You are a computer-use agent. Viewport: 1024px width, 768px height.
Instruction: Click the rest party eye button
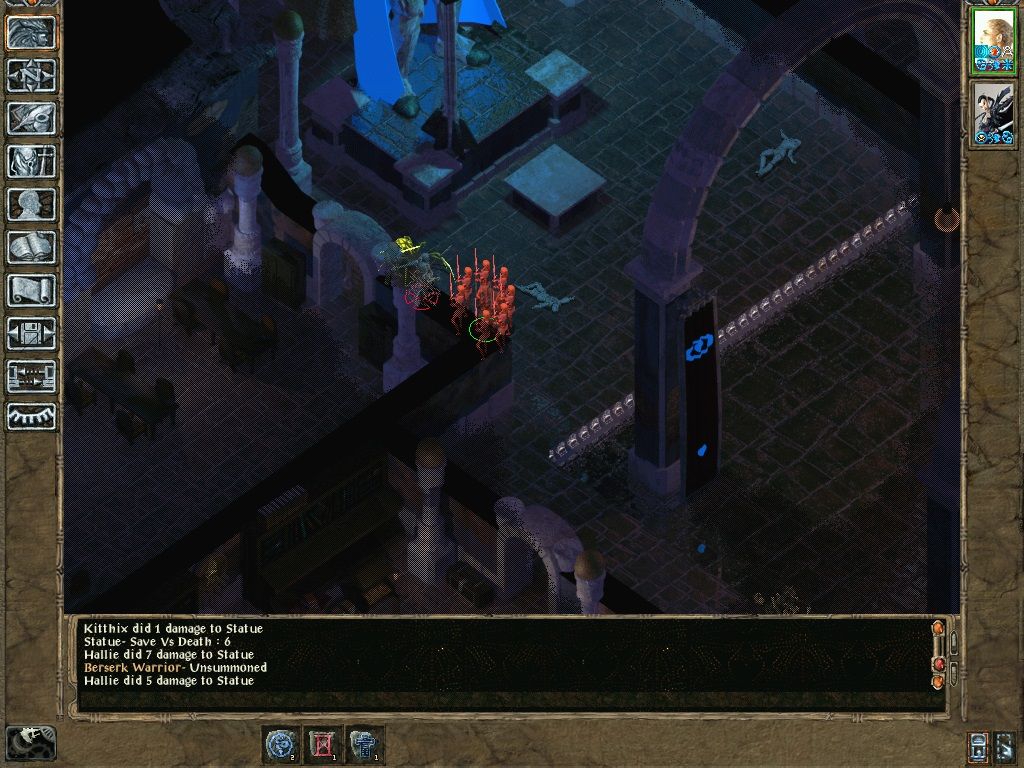pyautogui.click(x=32, y=416)
